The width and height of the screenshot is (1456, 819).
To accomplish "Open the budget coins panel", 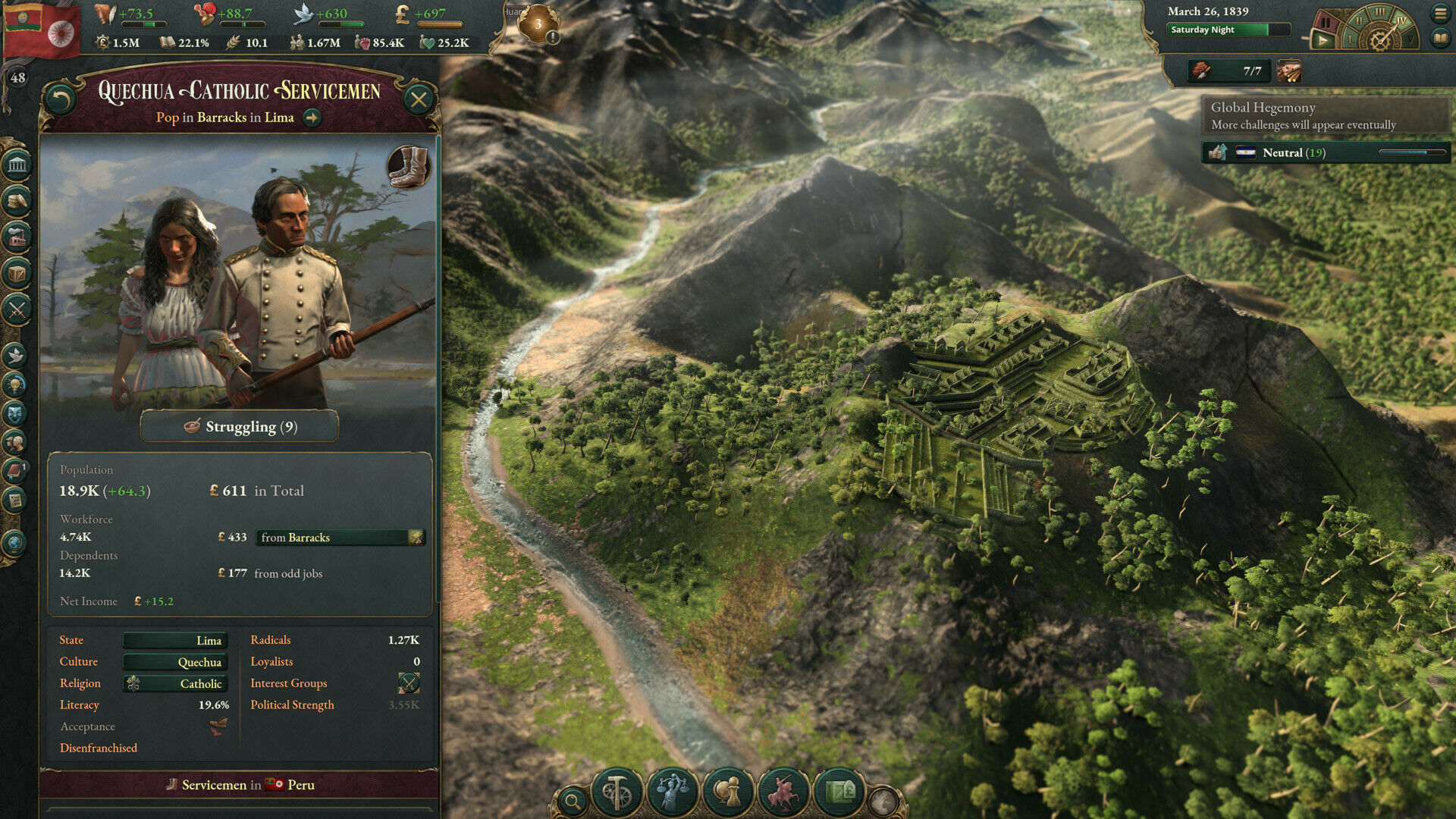I will [17, 201].
